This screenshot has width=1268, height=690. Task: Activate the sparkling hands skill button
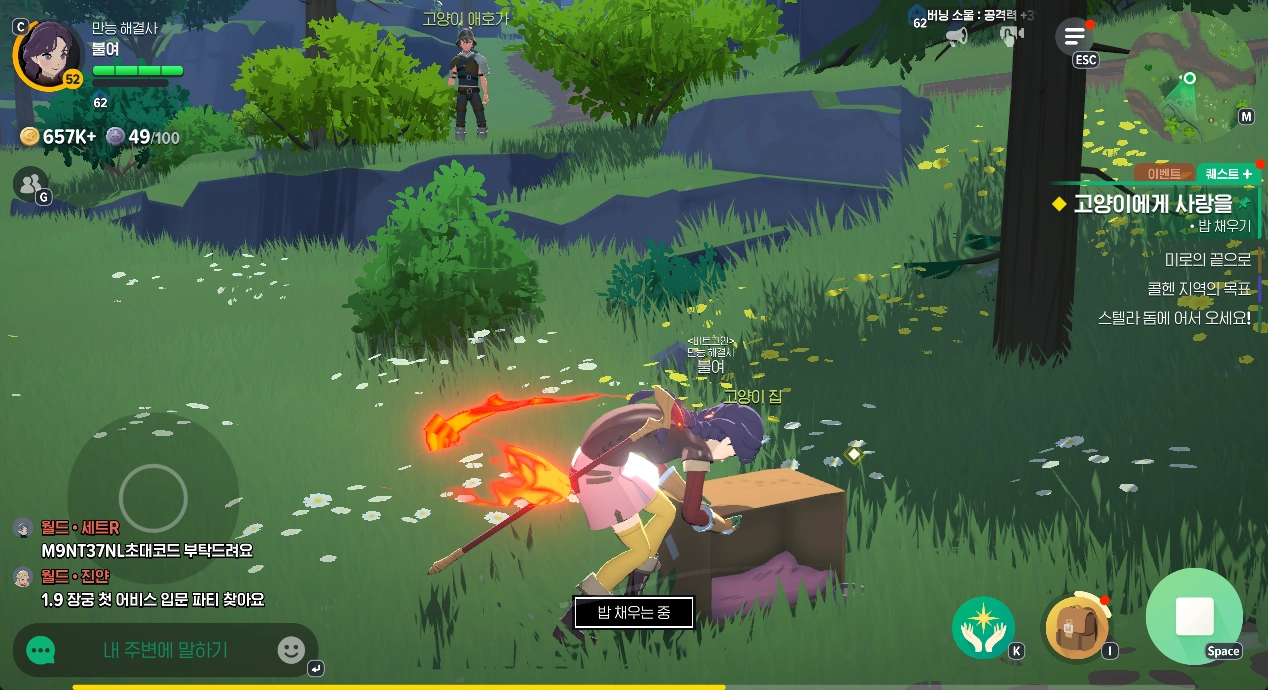(x=983, y=627)
